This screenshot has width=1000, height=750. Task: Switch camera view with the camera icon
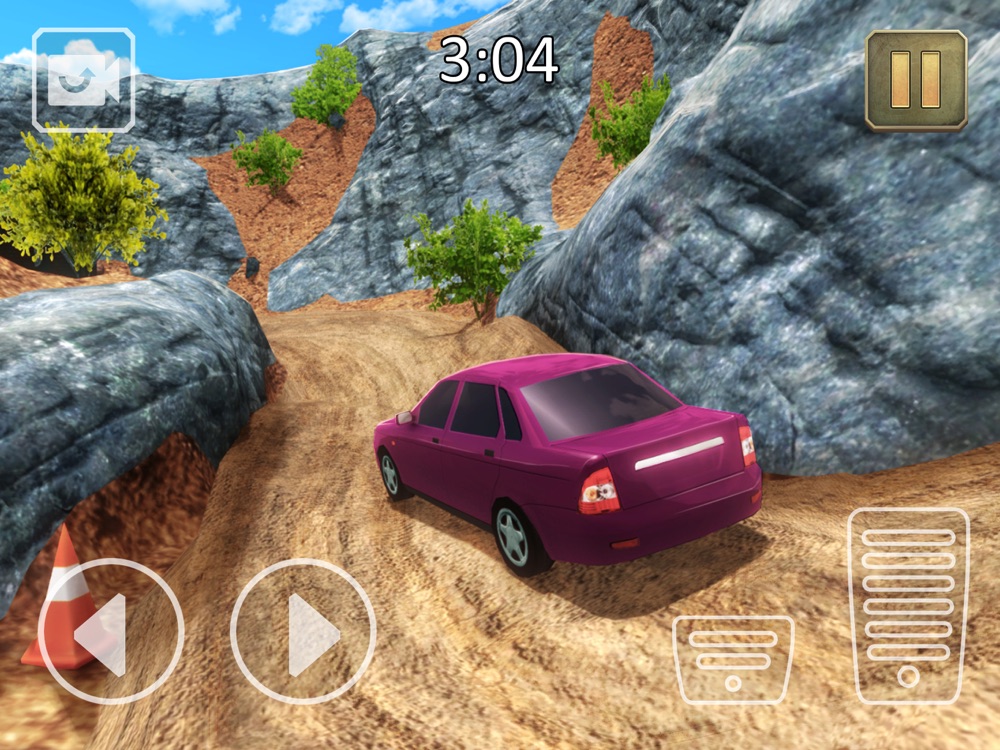pyautogui.click(x=84, y=80)
